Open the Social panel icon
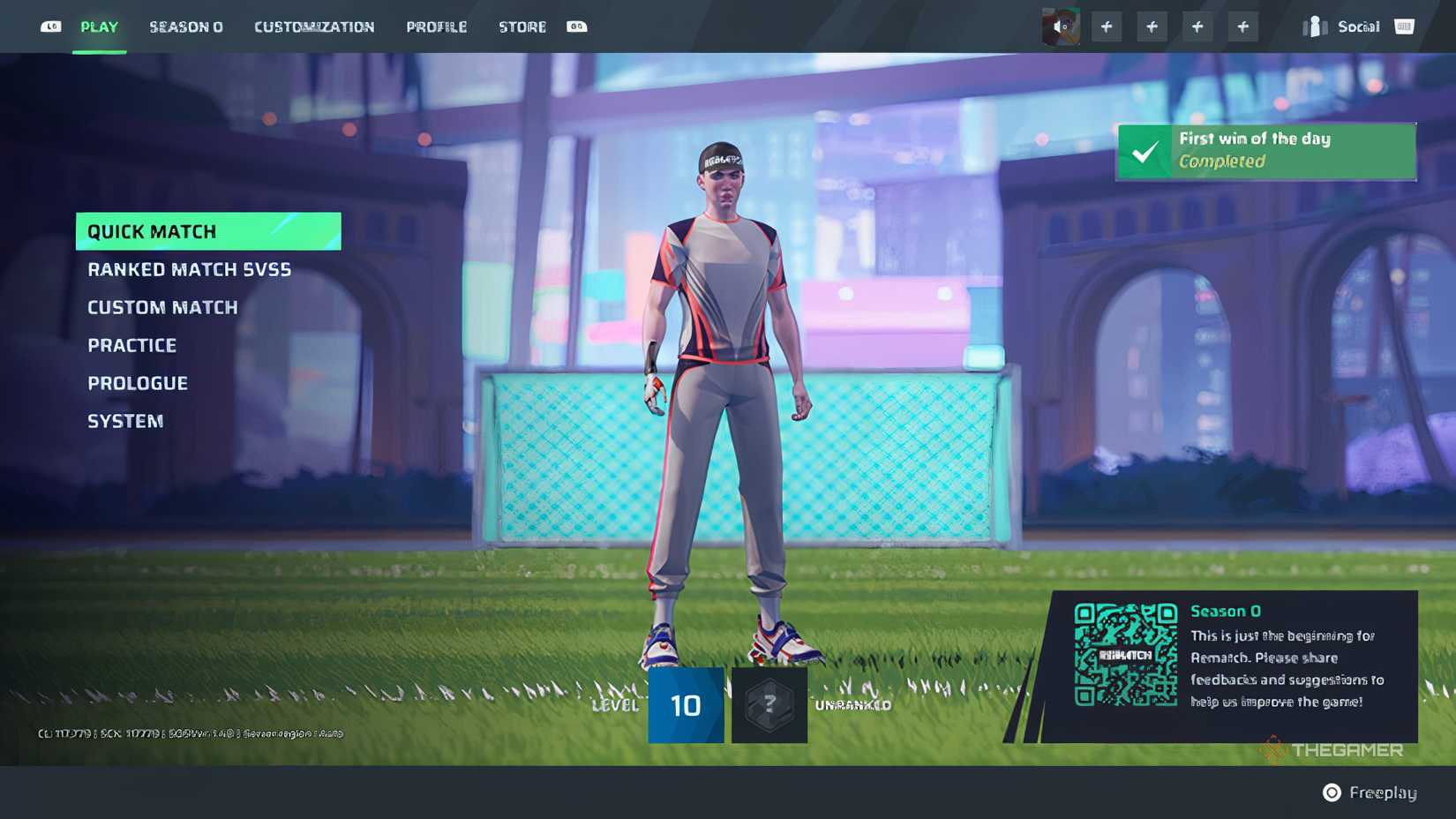The height and width of the screenshot is (819, 1456). coord(1314,26)
